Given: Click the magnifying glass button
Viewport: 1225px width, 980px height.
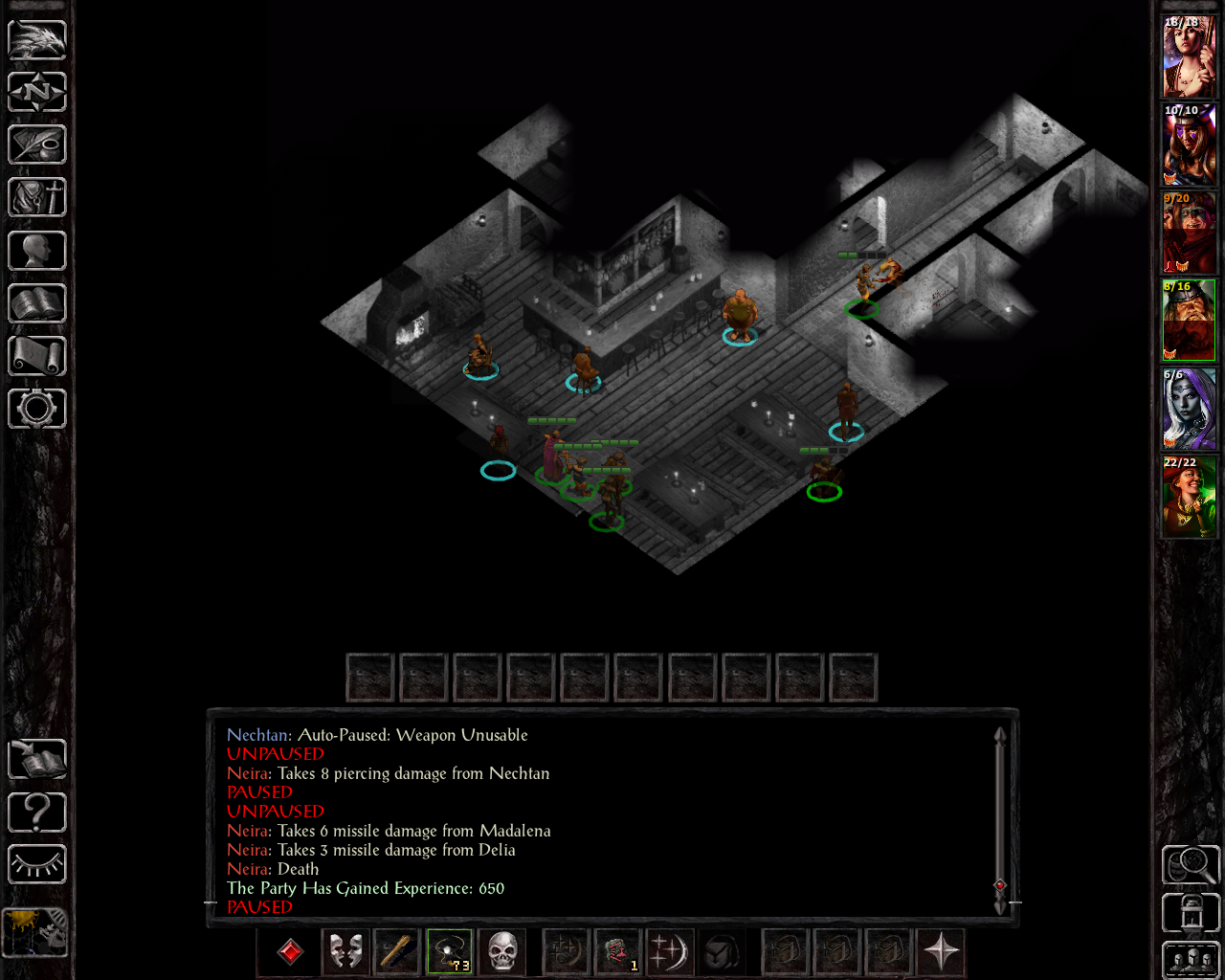Looking at the screenshot, I should (1191, 865).
